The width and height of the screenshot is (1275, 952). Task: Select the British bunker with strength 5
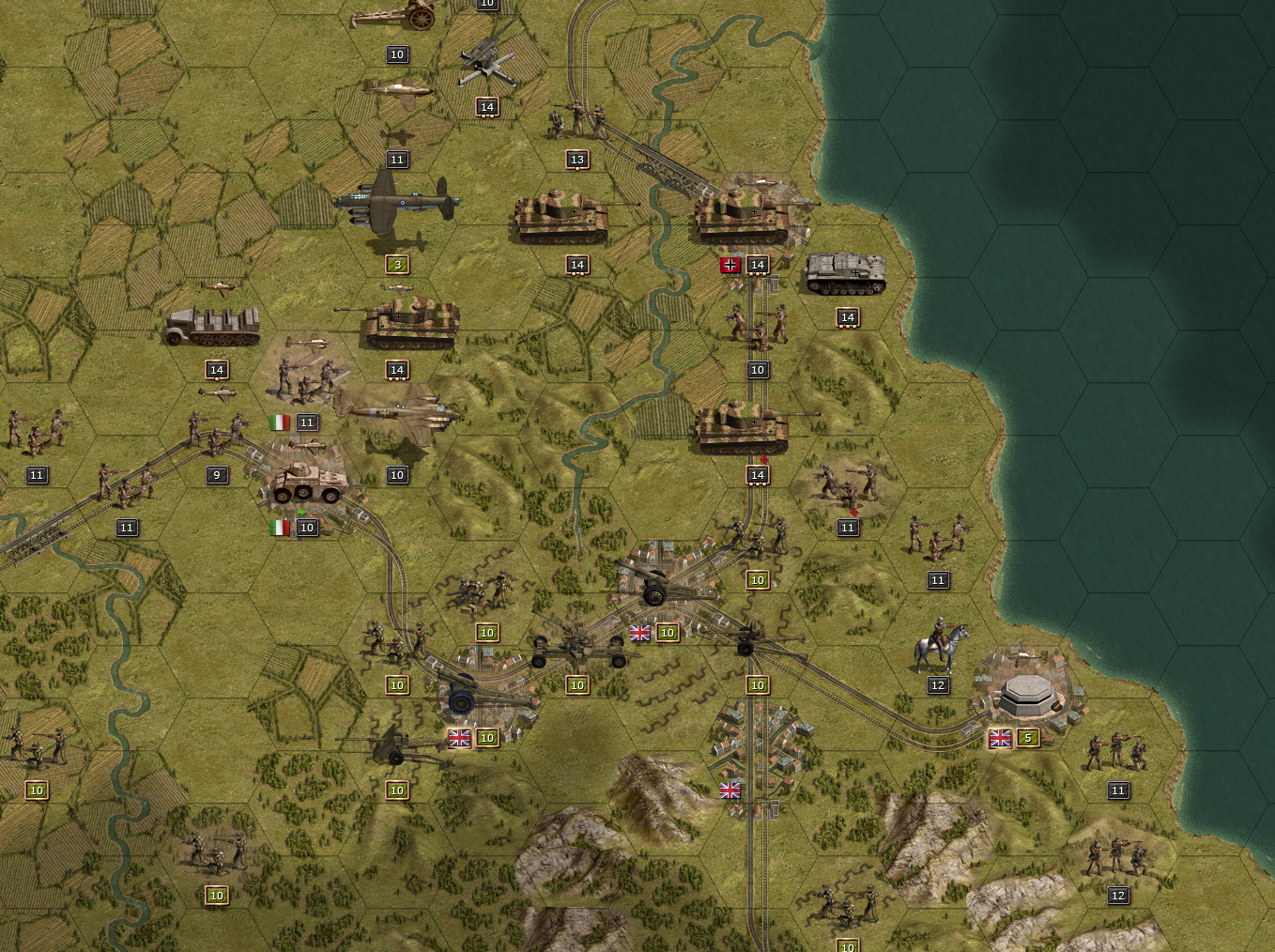click(1027, 696)
